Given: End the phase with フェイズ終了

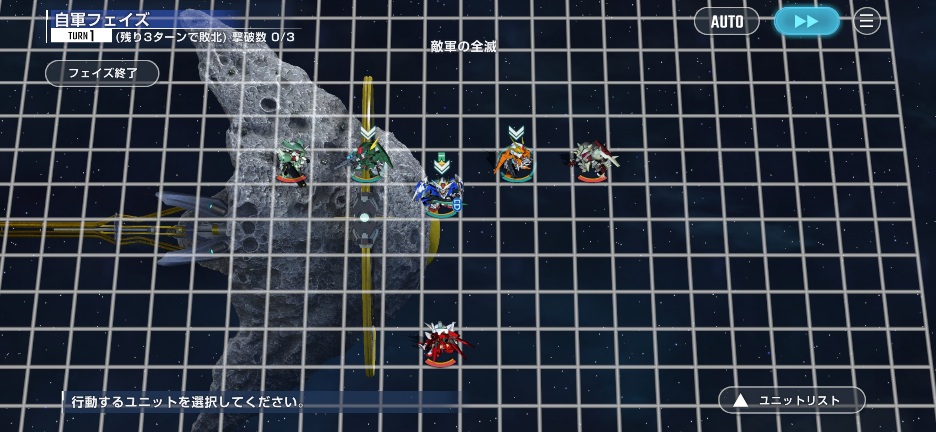Looking at the screenshot, I should pyautogui.click(x=102, y=73).
